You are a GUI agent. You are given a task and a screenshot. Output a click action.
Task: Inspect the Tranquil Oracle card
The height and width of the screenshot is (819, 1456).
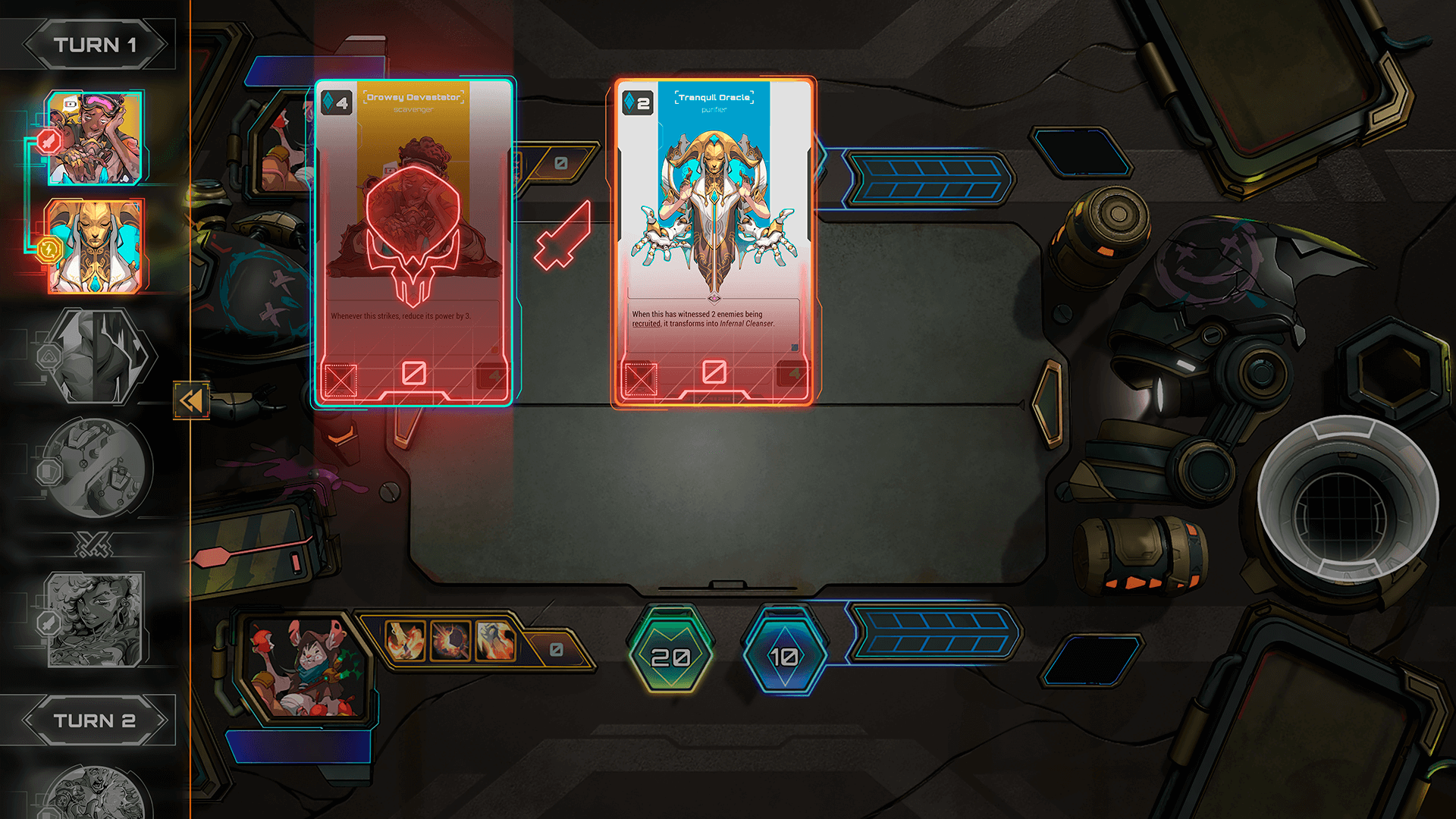[714, 241]
